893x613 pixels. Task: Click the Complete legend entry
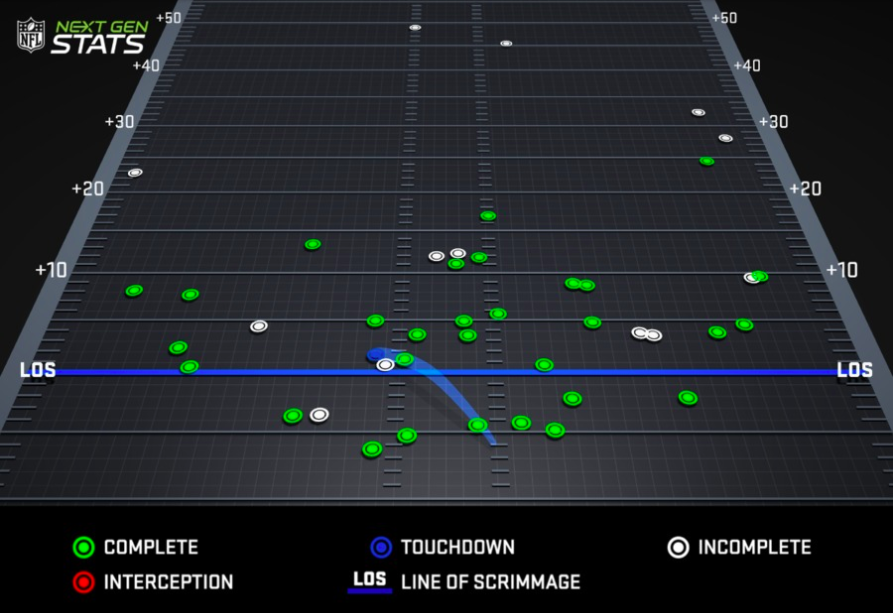click(x=136, y=547)
